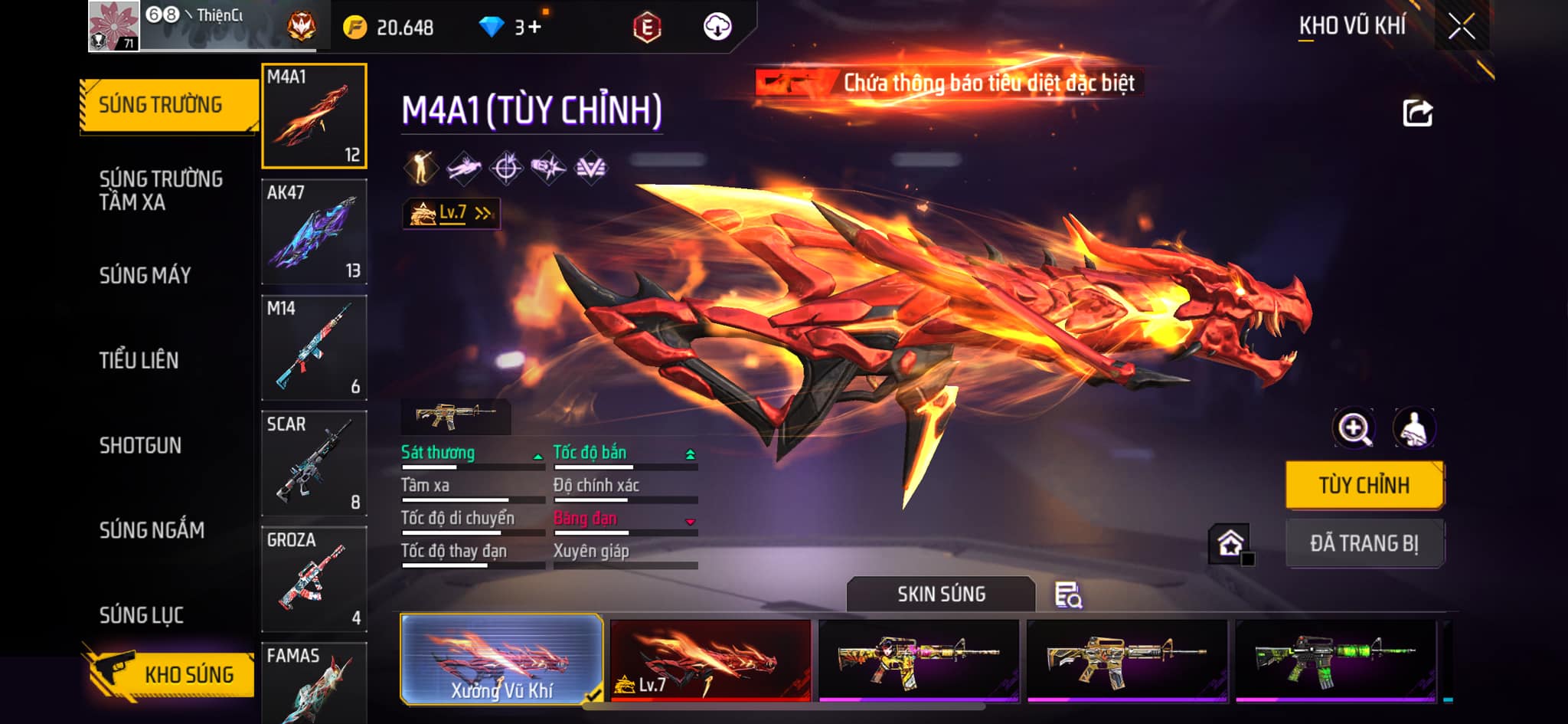Viewport: 1568px width, 724px height.
Task: Select the GROZA weapon tile
Action: (314, 579)
